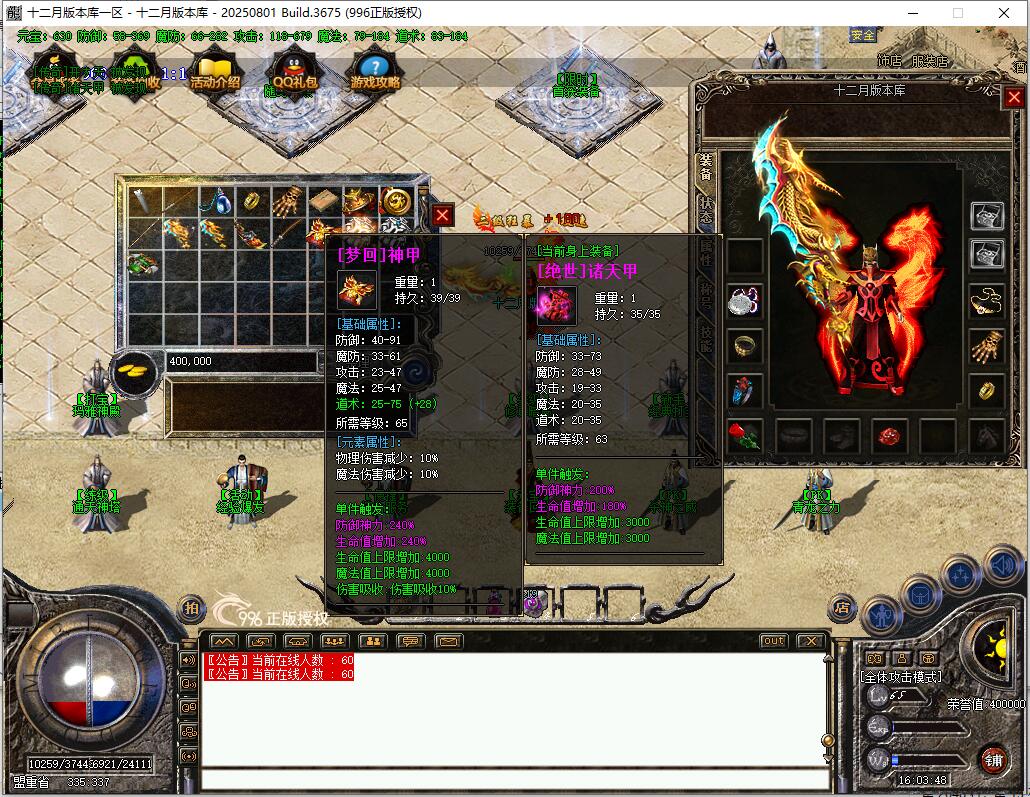Open the 店 shop button
Image resolution: width=1030 pixels, height=797 pixels.
(x=843, y=607)
